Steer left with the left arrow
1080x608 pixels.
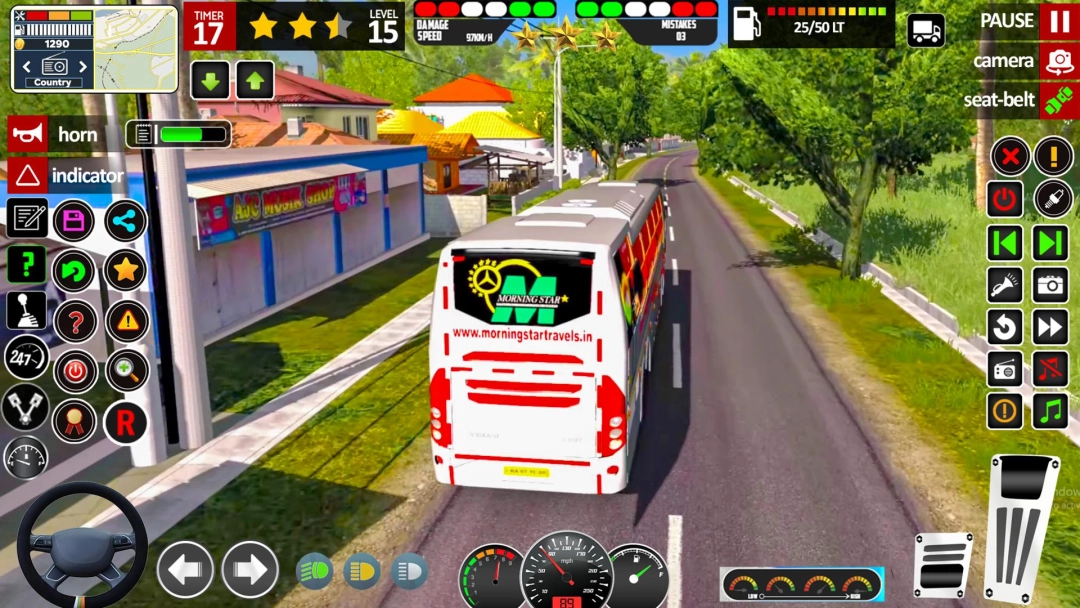[185, 569]
